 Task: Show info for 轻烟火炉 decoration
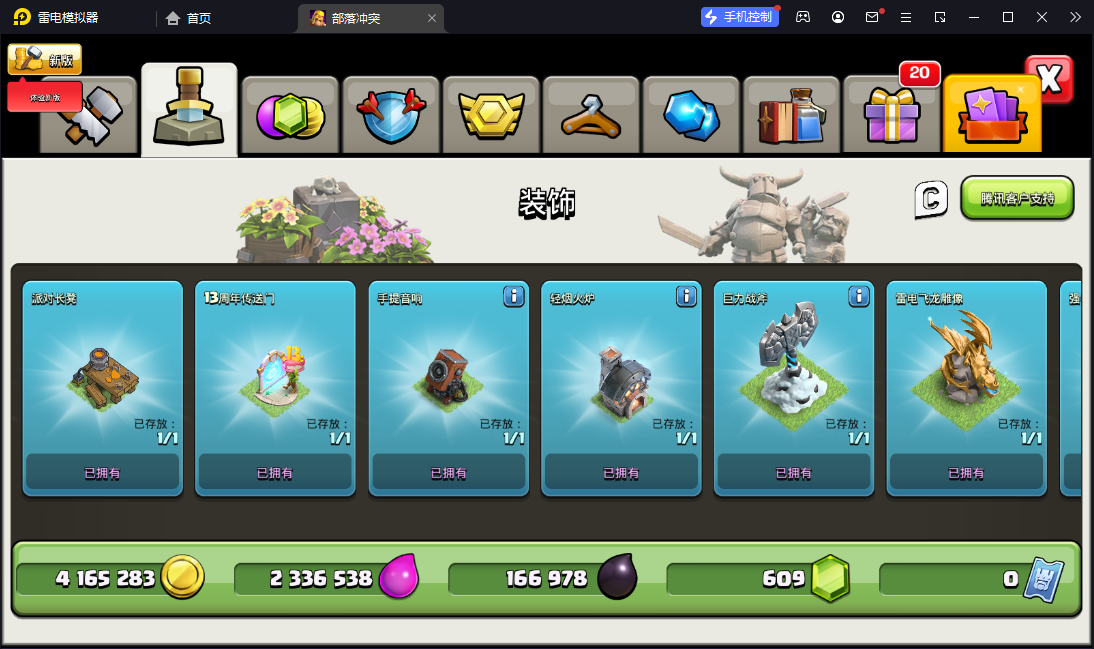click(x=686, y=296)
